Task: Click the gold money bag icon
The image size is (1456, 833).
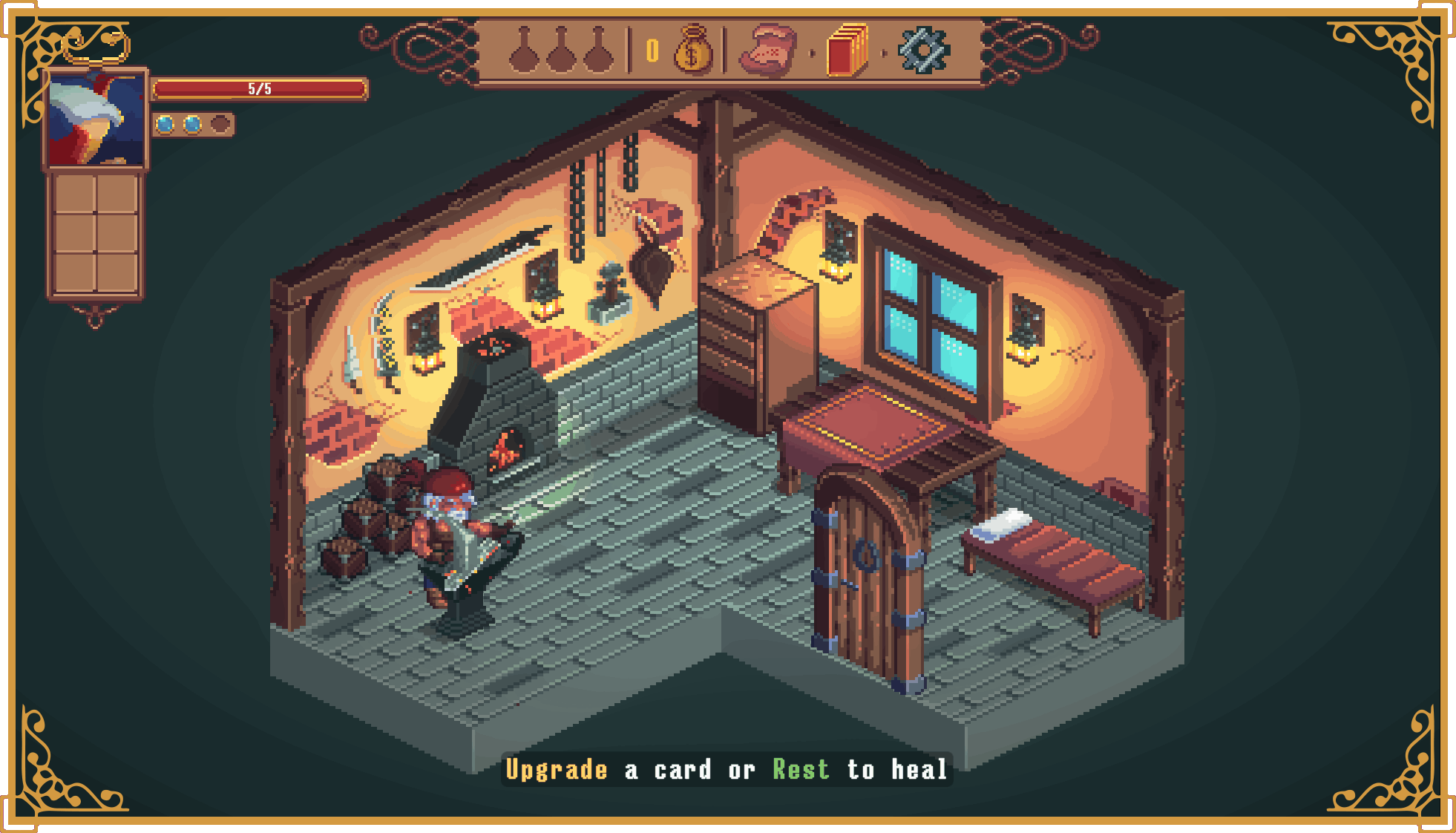Action: [692, 50]
